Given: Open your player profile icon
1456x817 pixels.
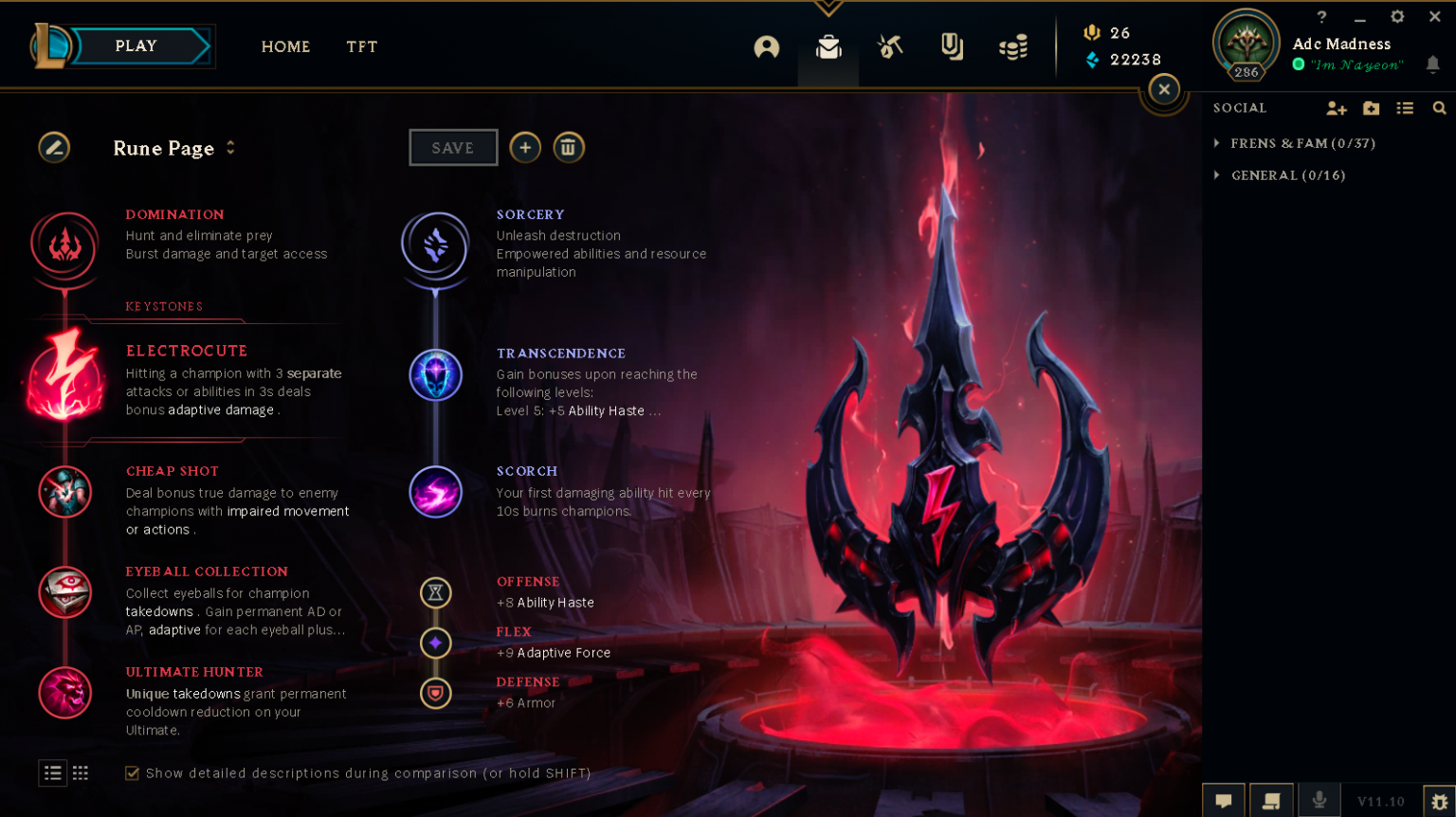Looking at the screenshot, I should pos(767,46).
